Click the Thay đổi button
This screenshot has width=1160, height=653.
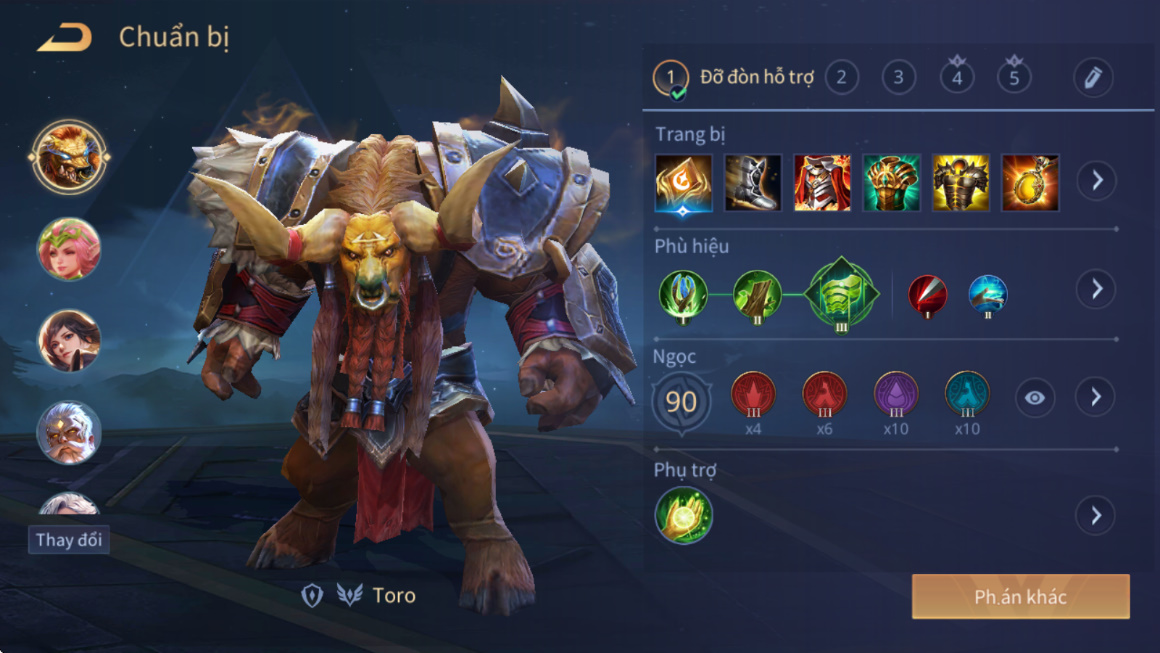69,540
